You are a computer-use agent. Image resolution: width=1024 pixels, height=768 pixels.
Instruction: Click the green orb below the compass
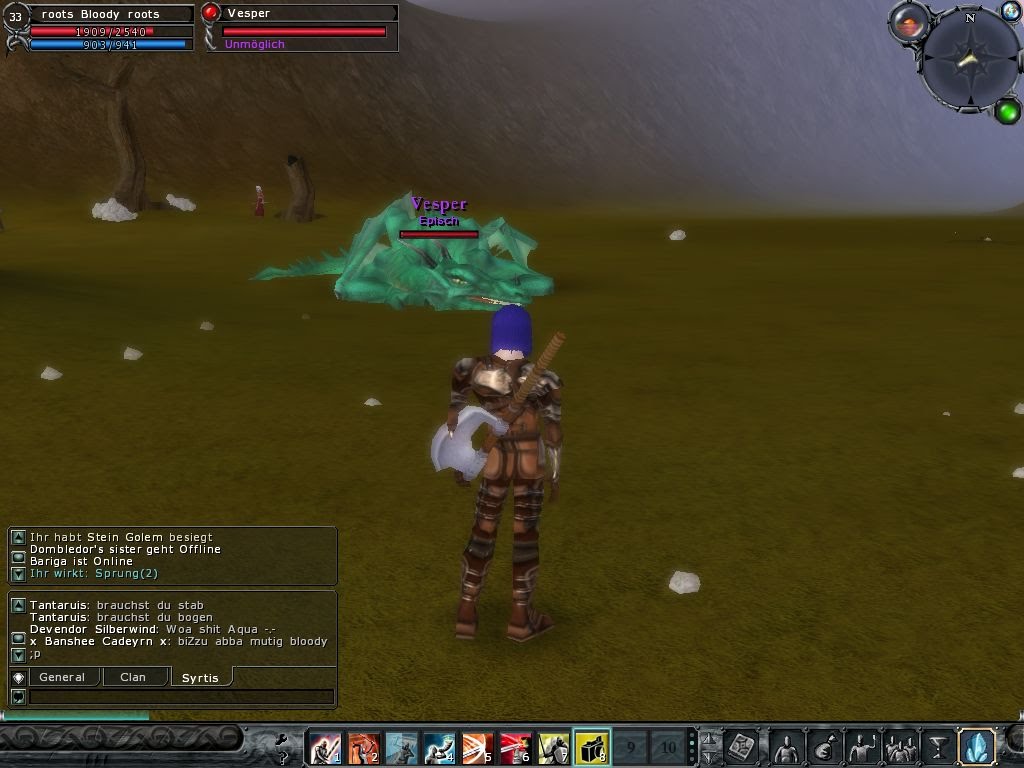[x=1007, y=111]
